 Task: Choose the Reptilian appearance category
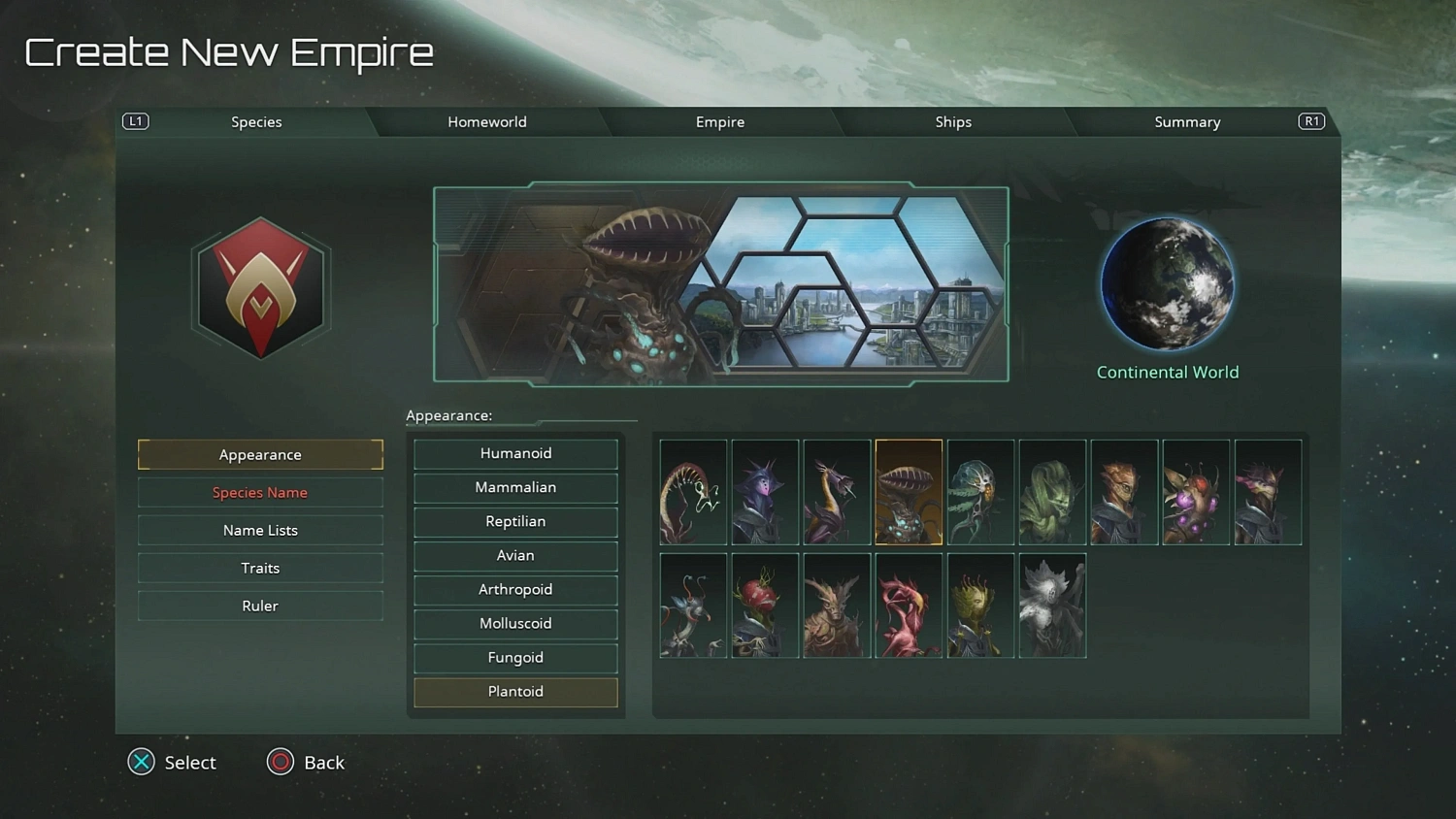pos(515,521)
